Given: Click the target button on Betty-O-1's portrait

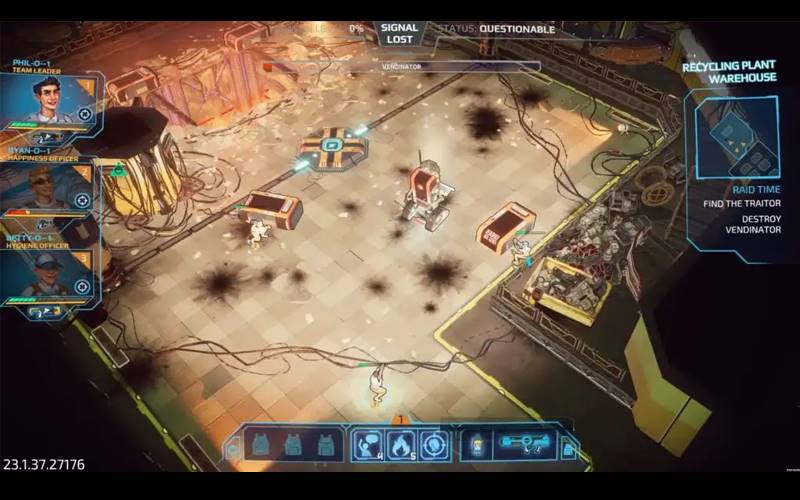Looking at the screenshot, I should click(82, 287).
